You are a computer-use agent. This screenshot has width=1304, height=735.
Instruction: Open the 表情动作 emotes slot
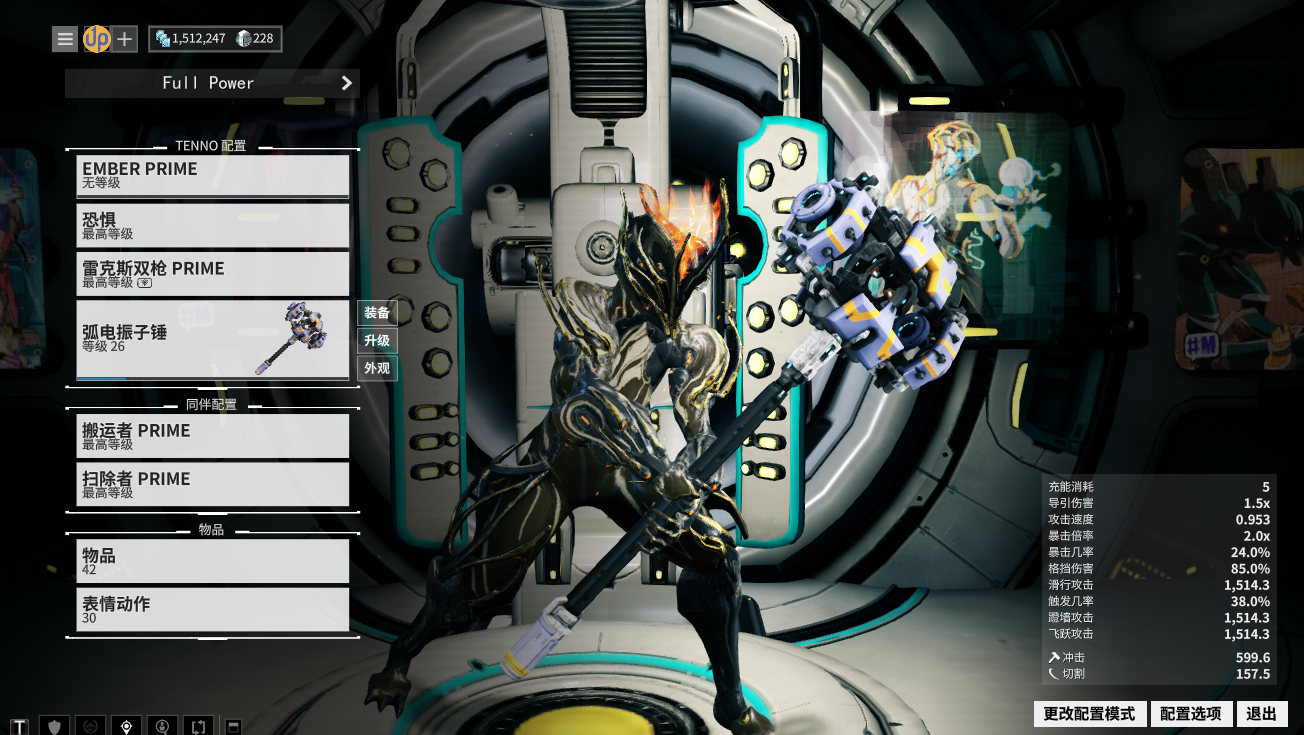click(x=213, y=609)
